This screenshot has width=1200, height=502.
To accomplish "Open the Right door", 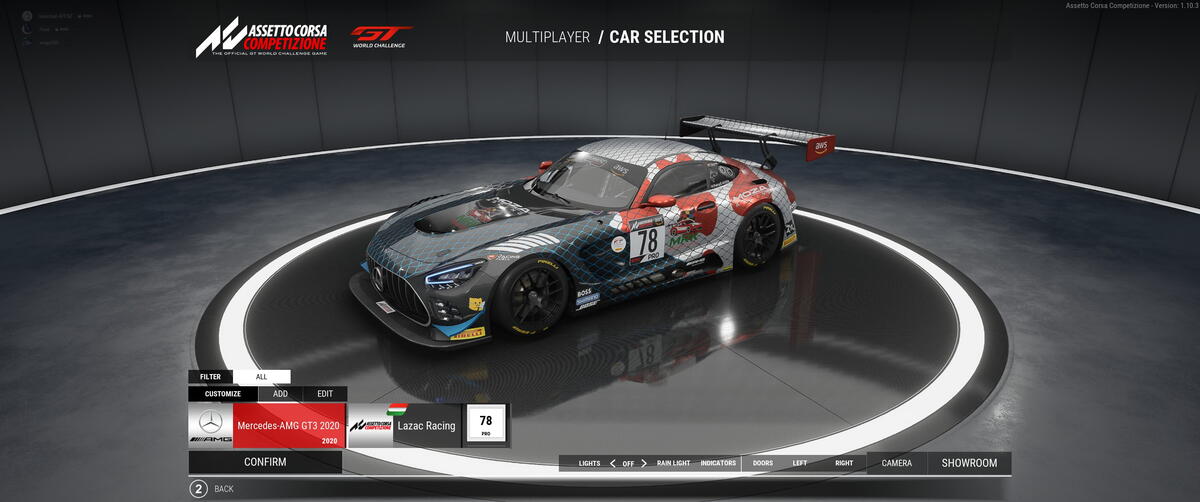I will click(844, 463).
